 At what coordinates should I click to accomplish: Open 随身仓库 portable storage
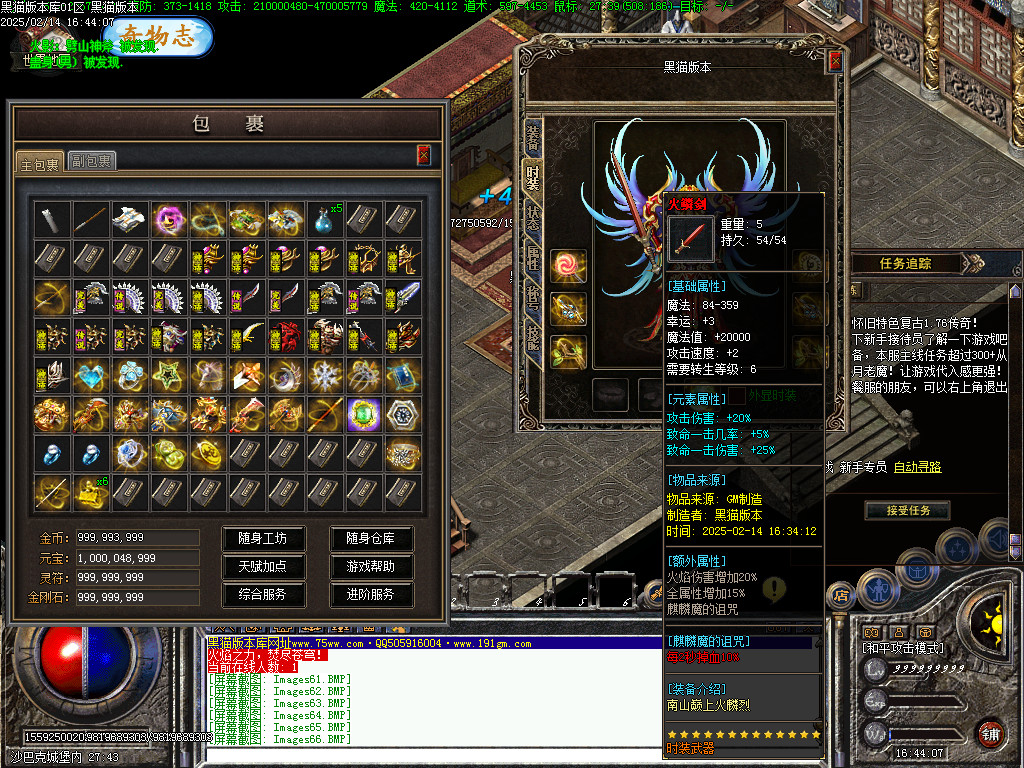[371, 538]
